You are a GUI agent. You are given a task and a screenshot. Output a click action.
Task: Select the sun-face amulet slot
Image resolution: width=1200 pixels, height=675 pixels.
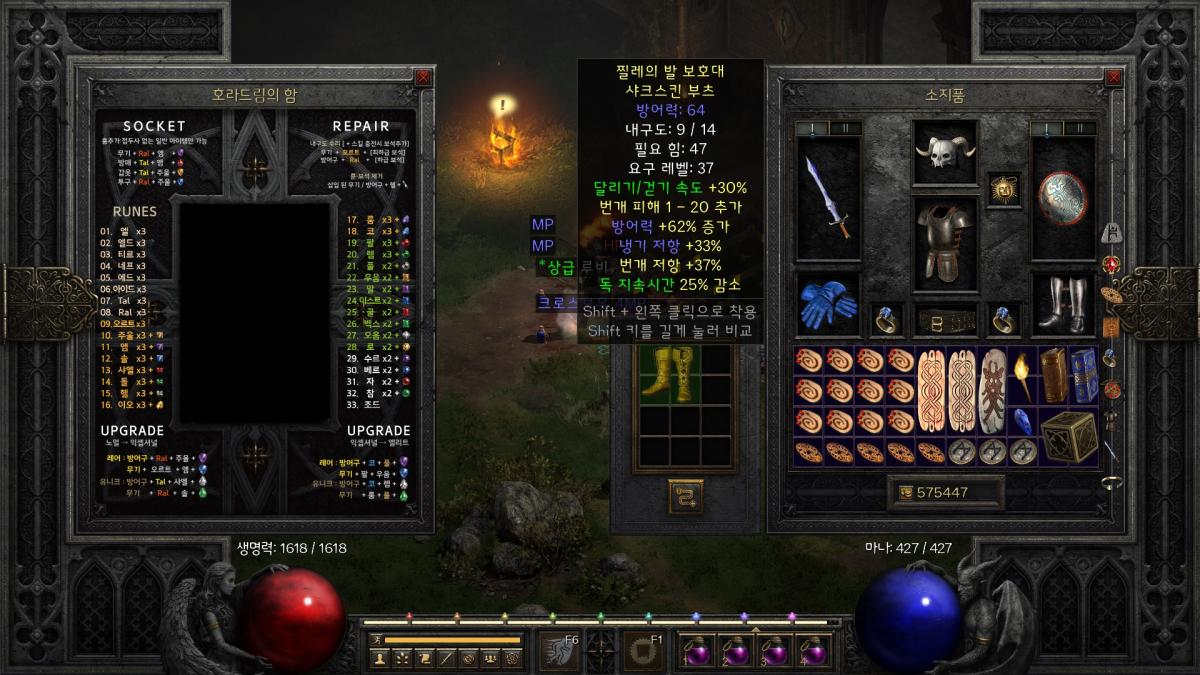pyautogui.click(x=1003, y=188)
